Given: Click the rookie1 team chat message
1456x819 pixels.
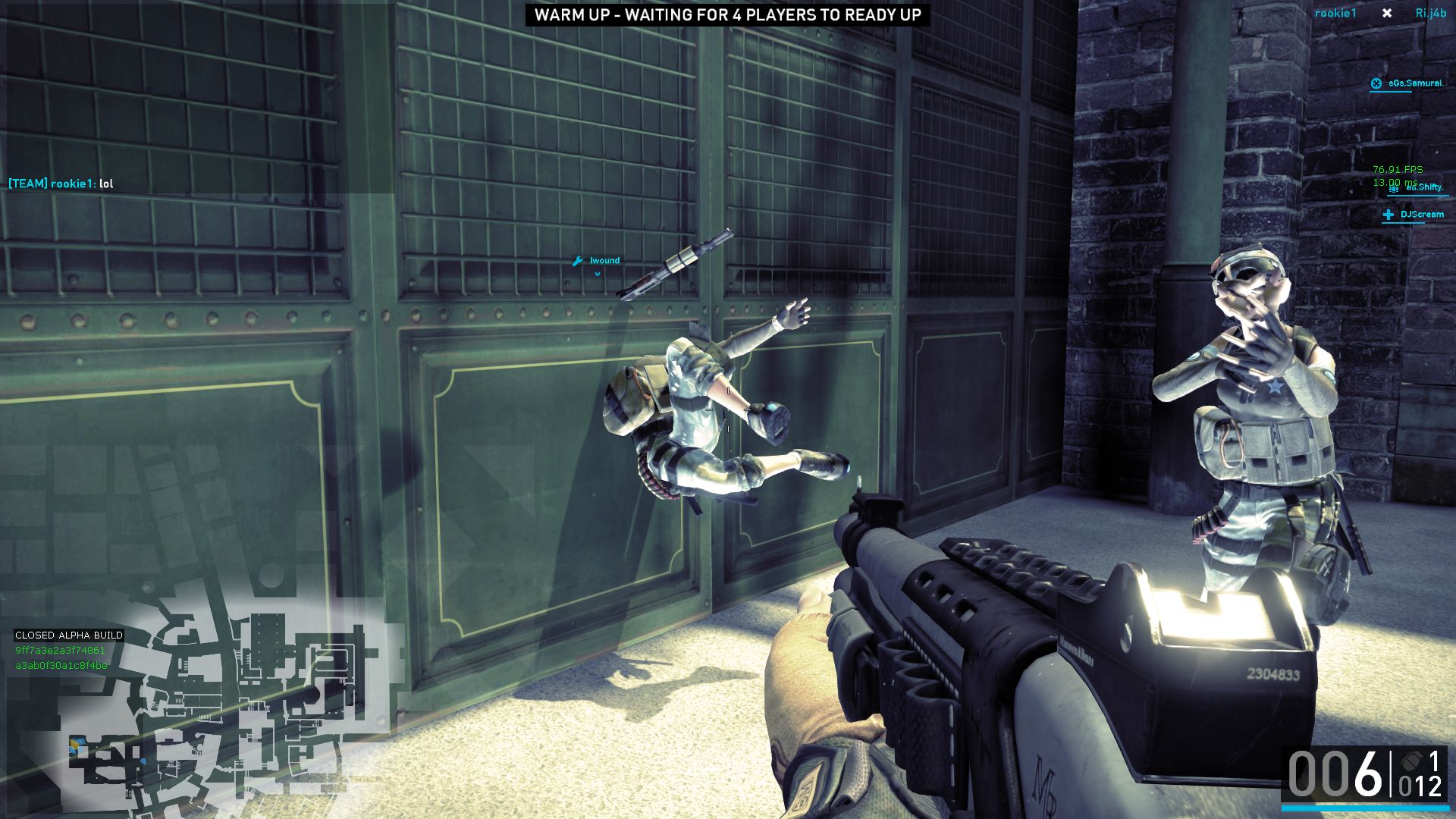Looking at the screenshot, I should 61,184.
